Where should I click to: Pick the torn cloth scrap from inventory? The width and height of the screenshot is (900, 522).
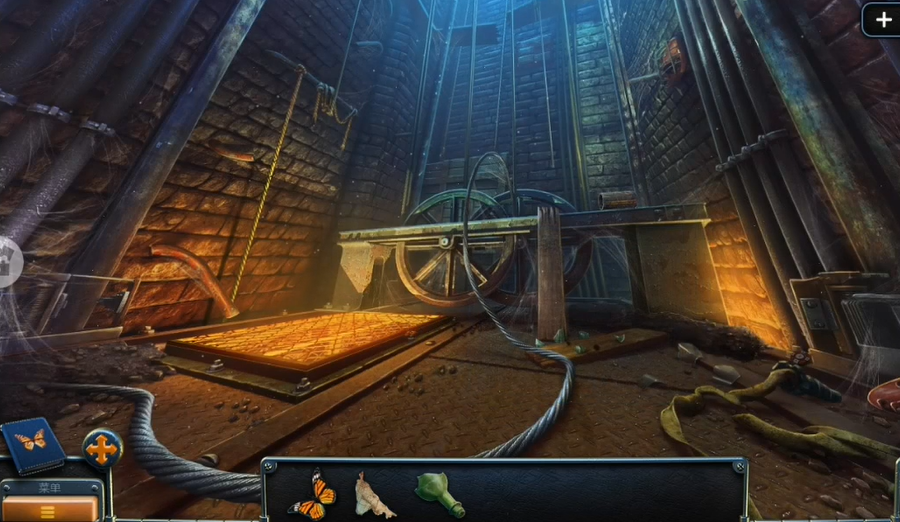tap(373, 496)
